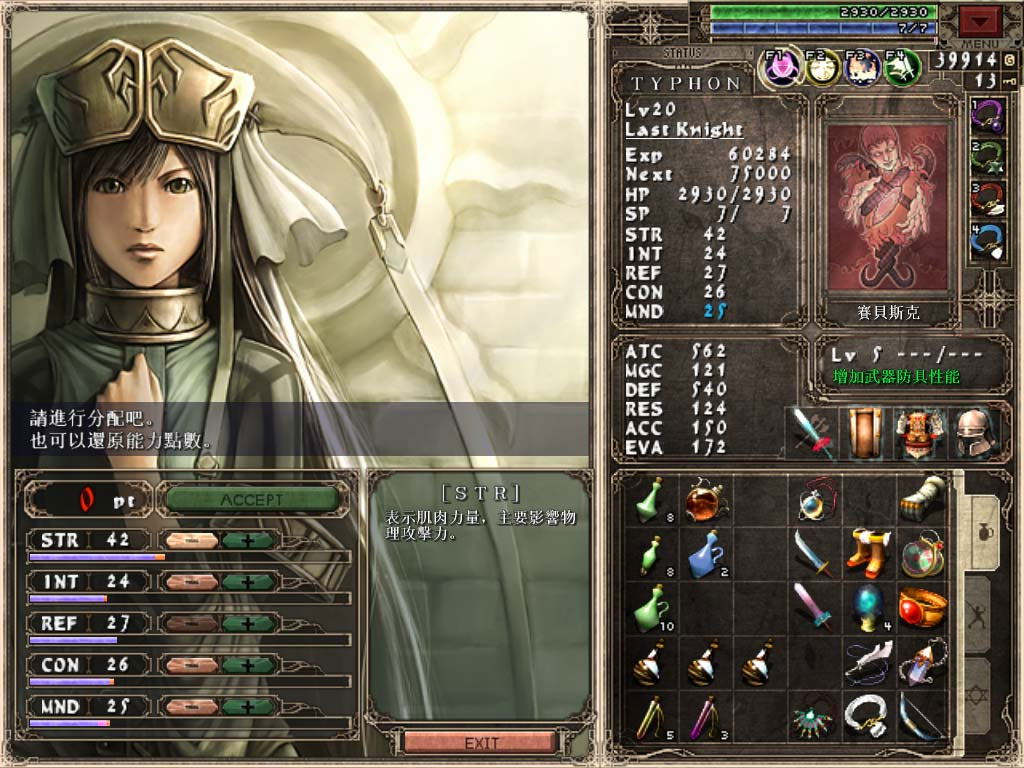Increase STR with its plus button

(x=250, y=541)
